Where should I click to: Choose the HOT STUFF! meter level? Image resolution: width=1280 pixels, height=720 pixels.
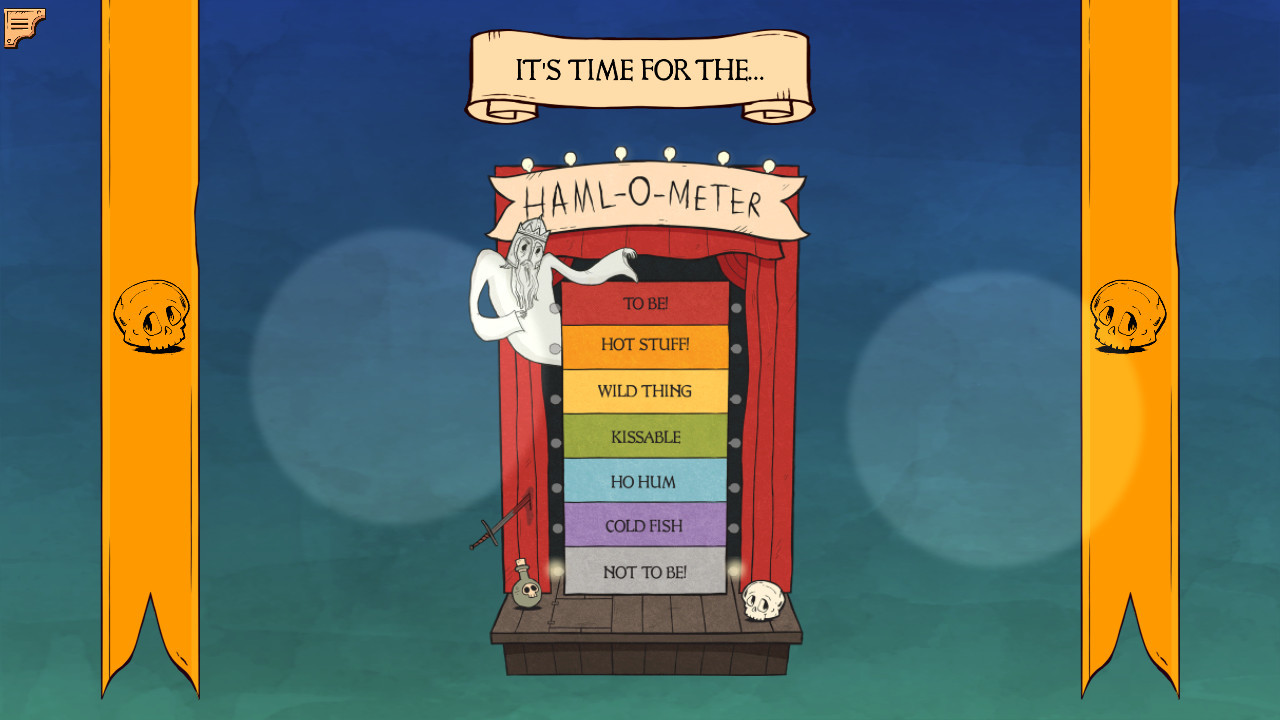click(x=646, y=345)
